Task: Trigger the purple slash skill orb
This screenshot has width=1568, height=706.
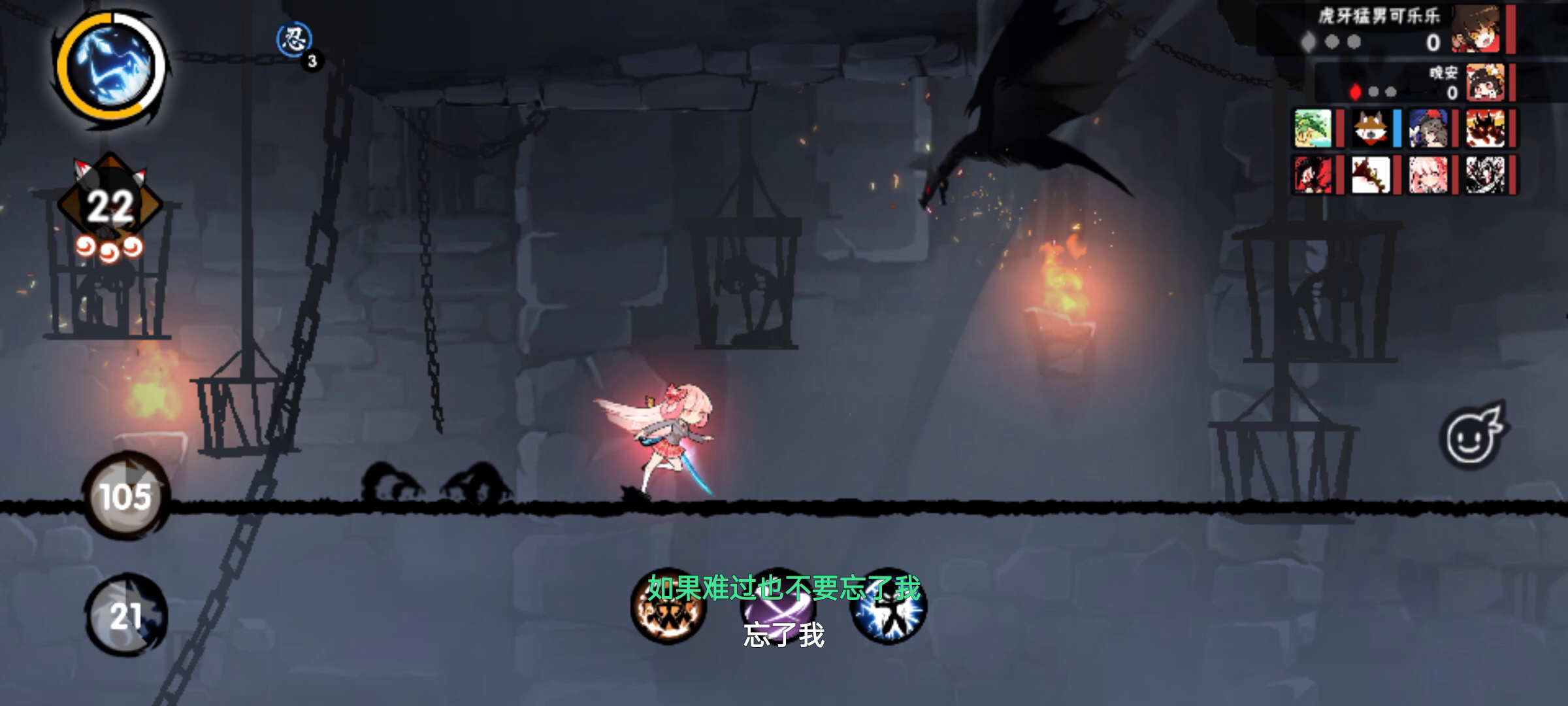Action: (777, 606)
